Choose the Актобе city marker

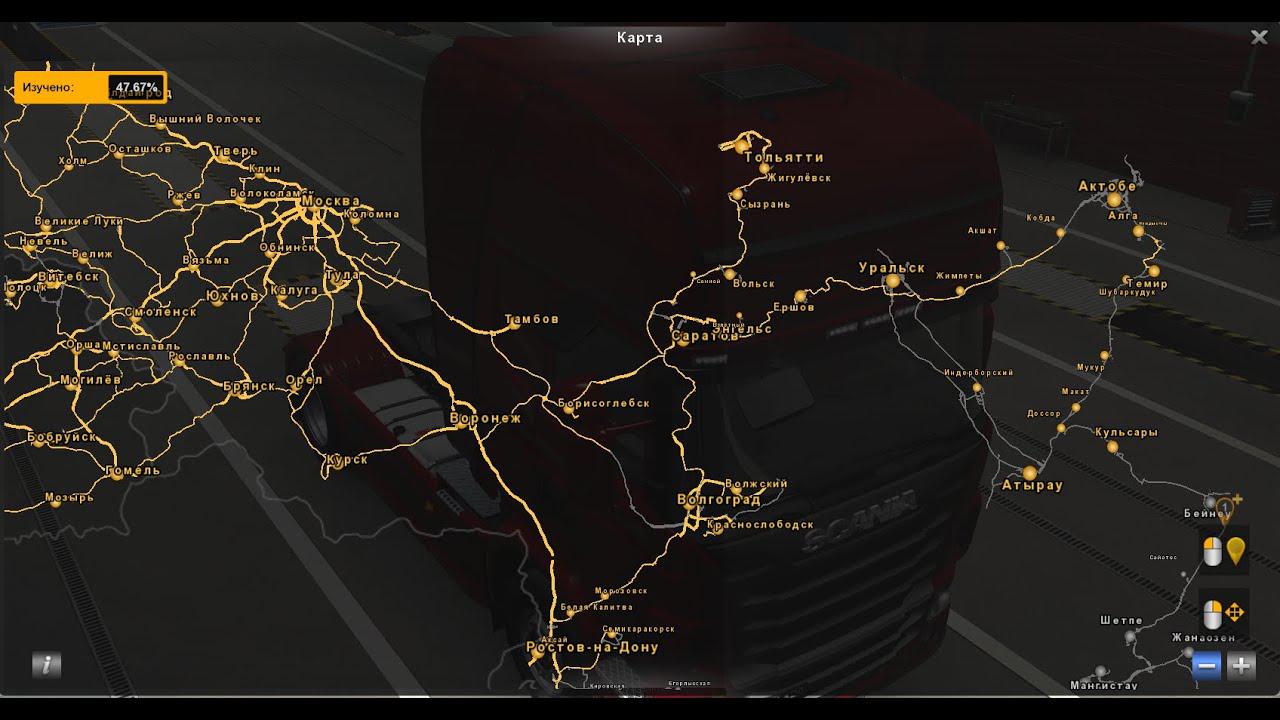pyautogui.click(x=1114, y=200)
